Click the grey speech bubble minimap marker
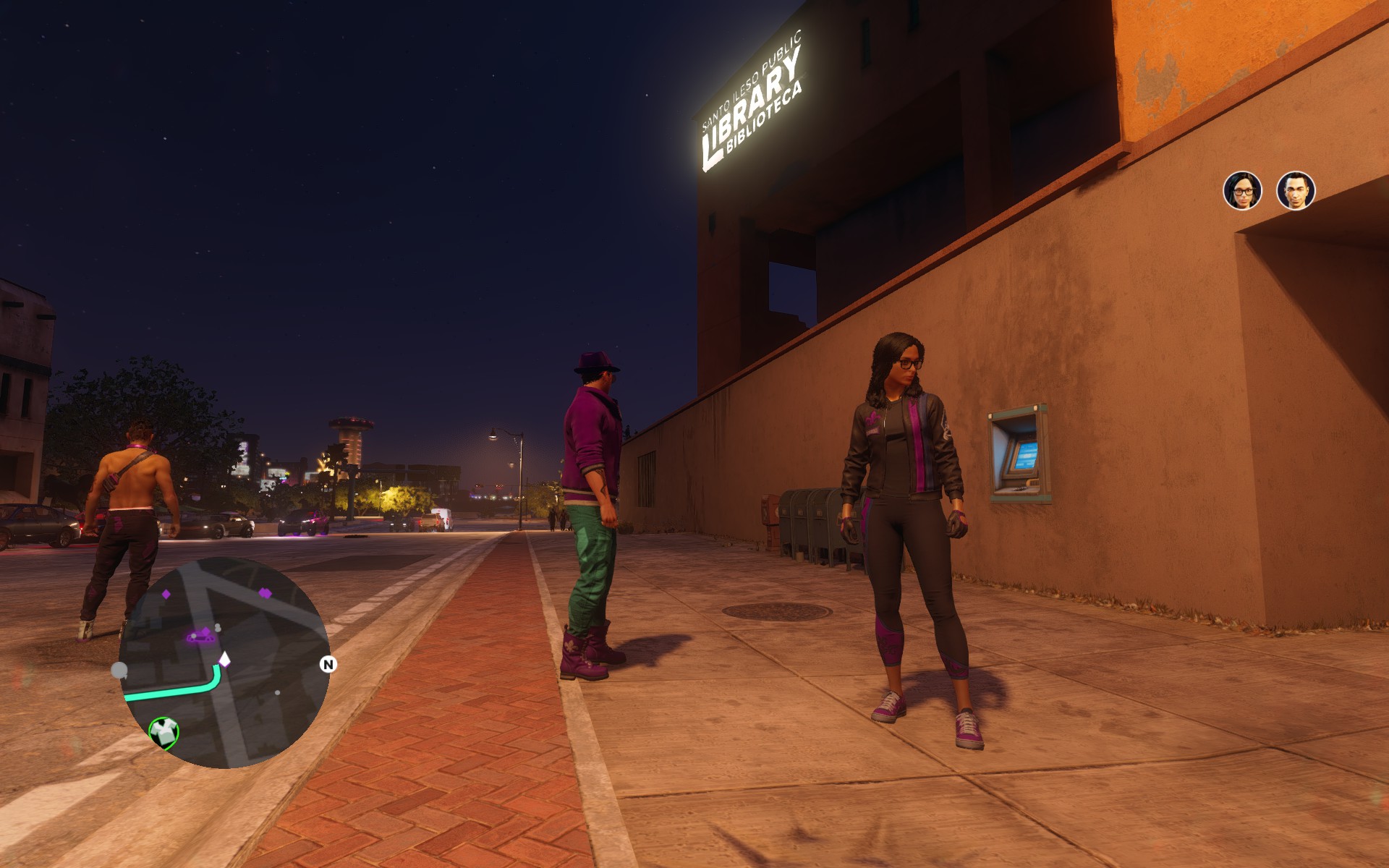 [119, 671]
